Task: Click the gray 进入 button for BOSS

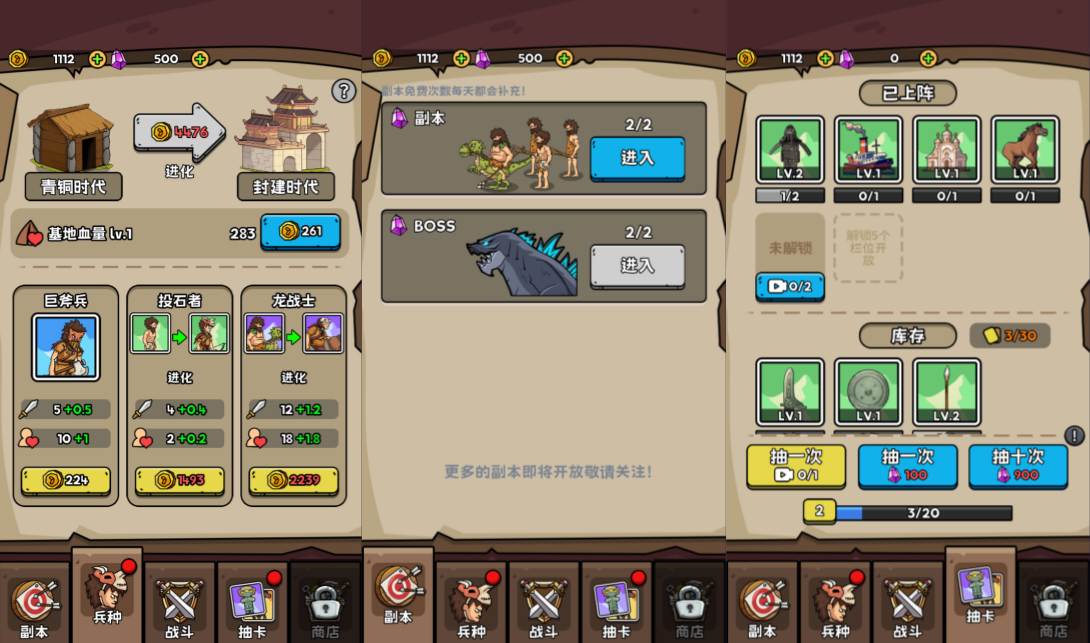Action: (637, 266)
